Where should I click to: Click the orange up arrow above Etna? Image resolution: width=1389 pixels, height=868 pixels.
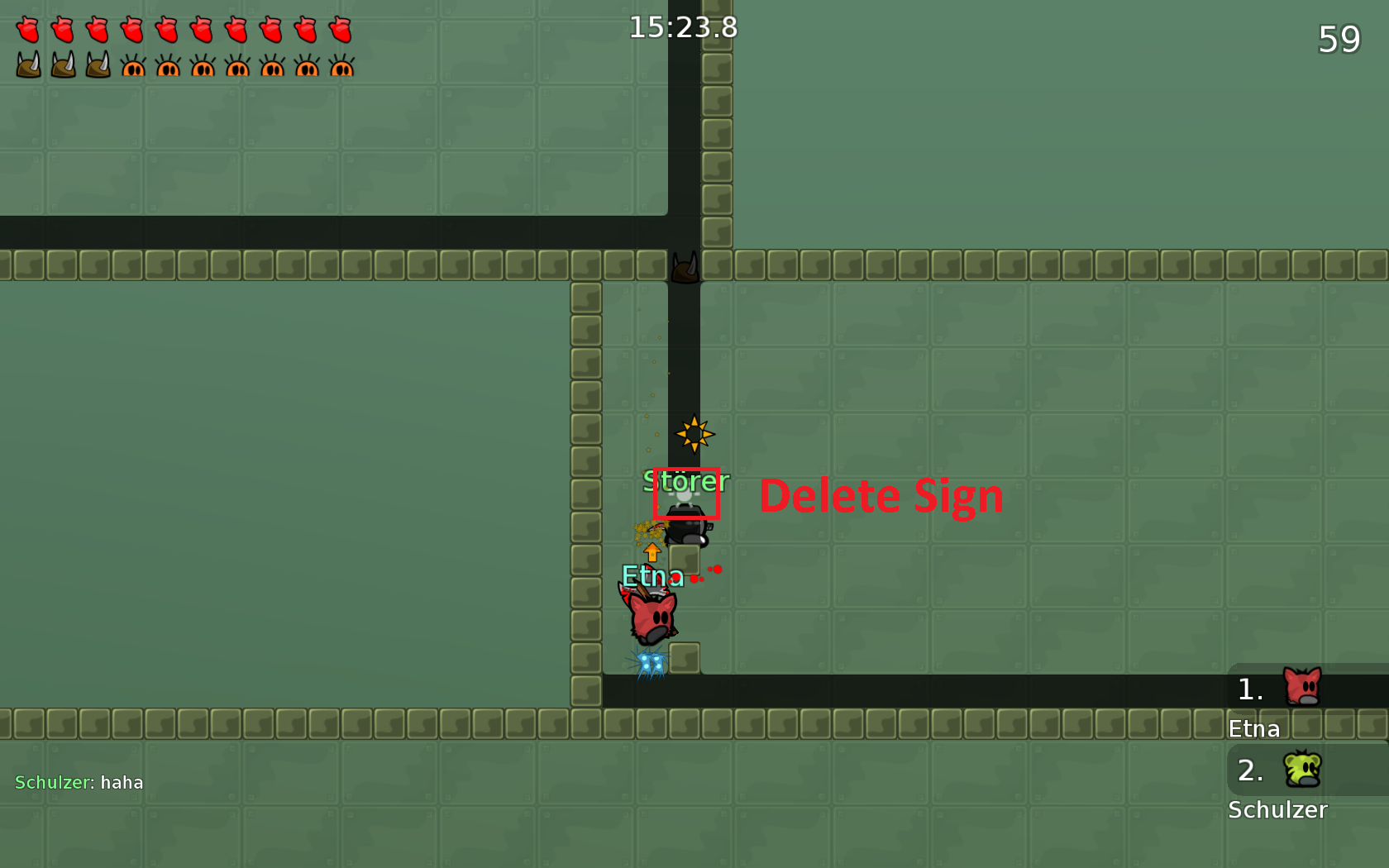[651, 552]
